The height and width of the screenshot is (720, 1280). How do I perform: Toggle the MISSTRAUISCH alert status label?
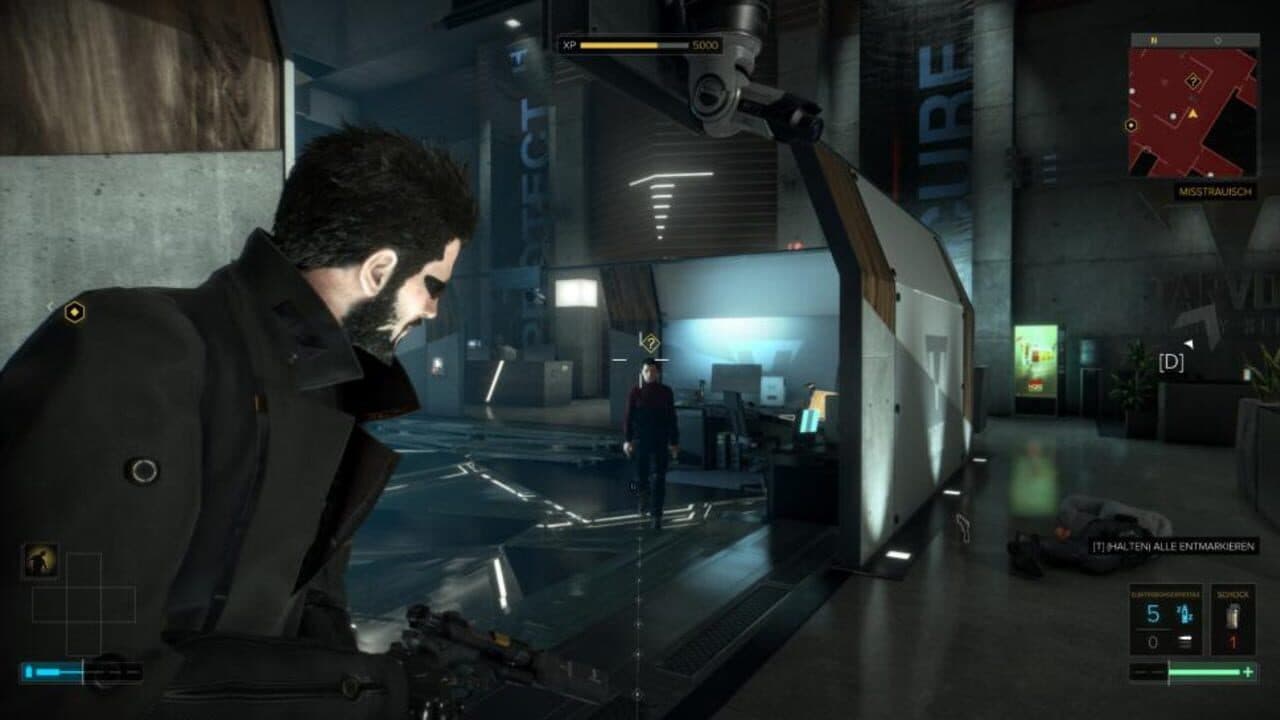tap(1214, 192)
